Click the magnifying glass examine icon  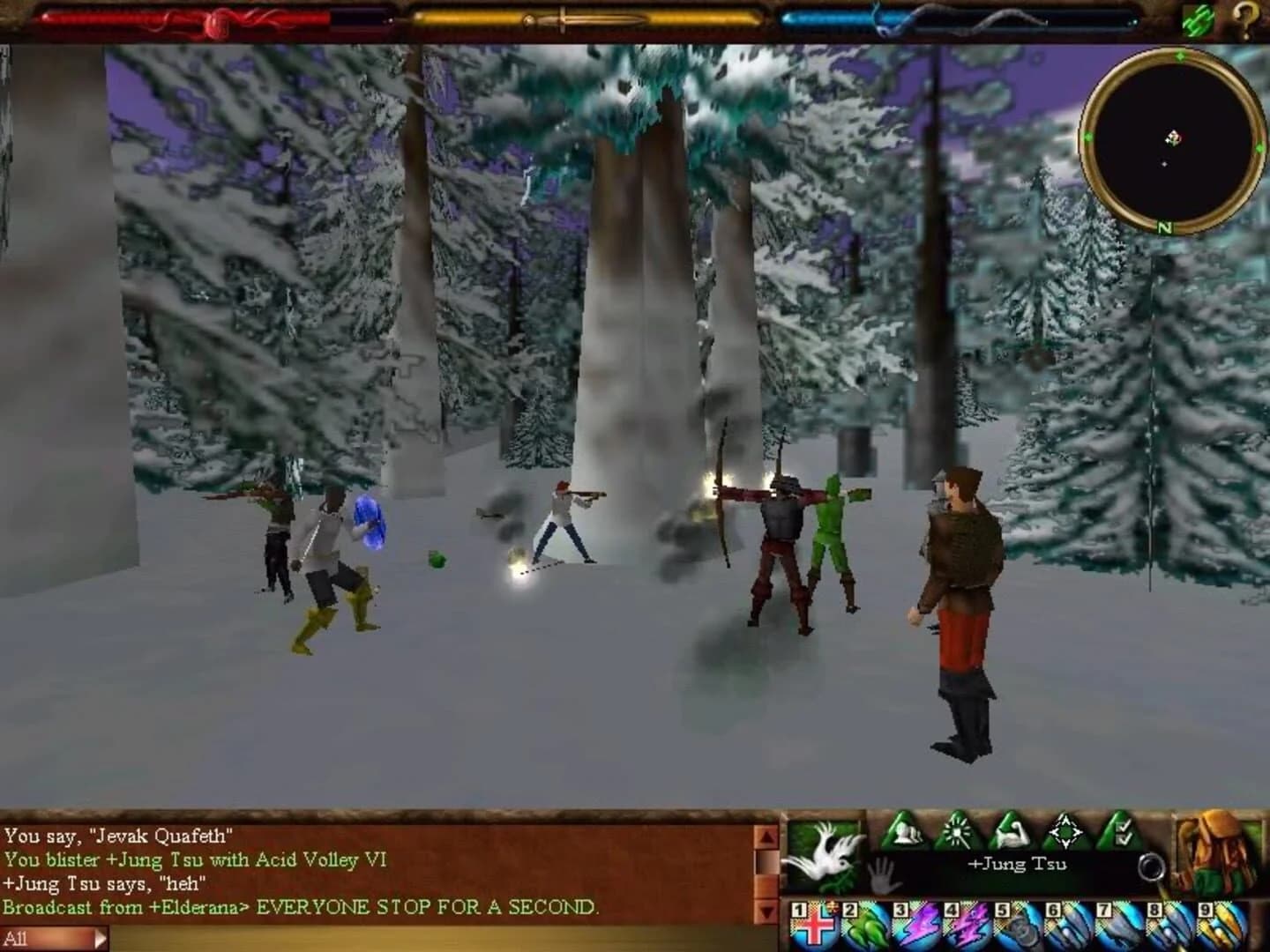[x=1150, y=864]
